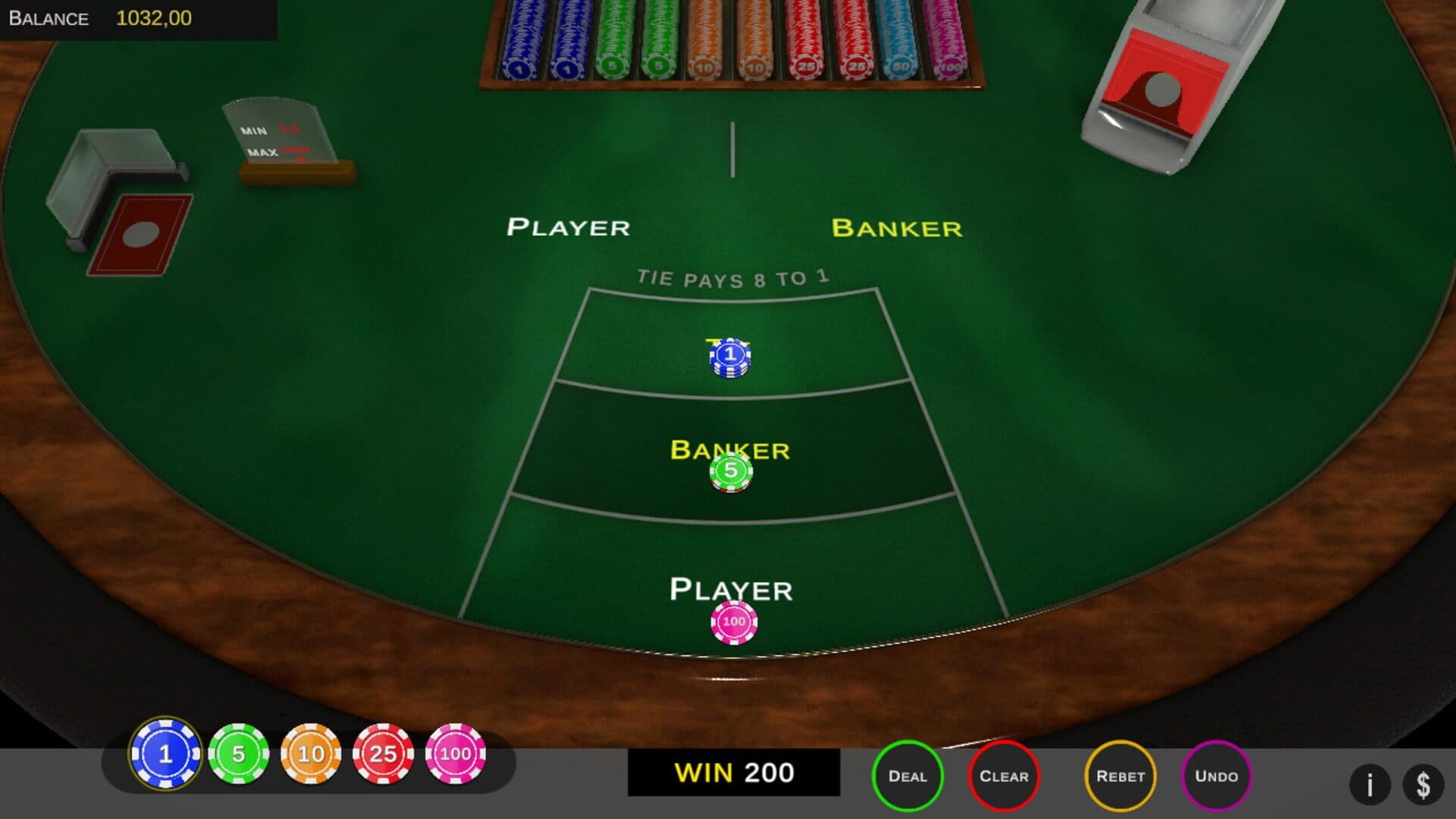Select the Banker label at the table top

(898, 226)
